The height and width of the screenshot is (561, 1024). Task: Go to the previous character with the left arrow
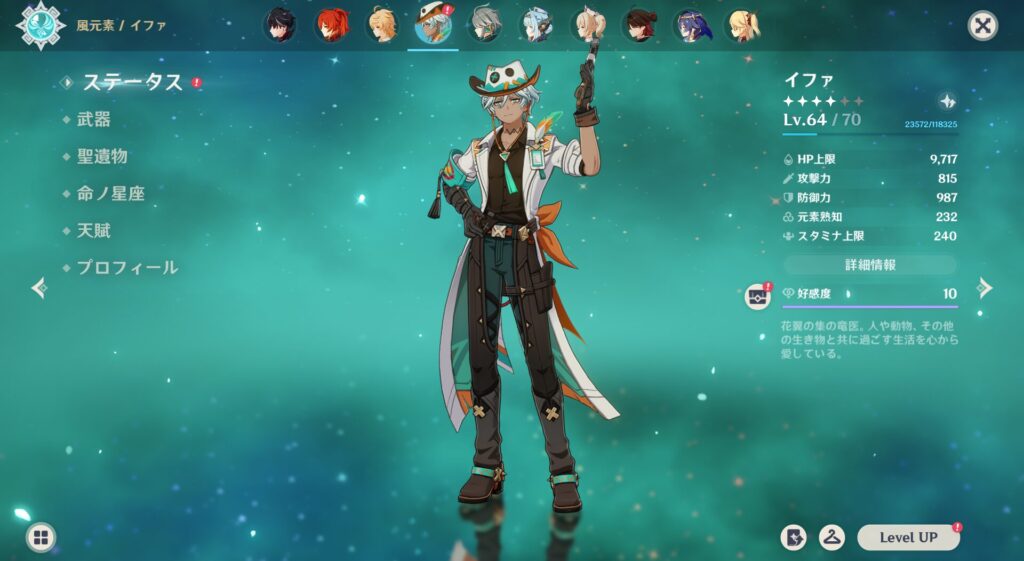39,288
